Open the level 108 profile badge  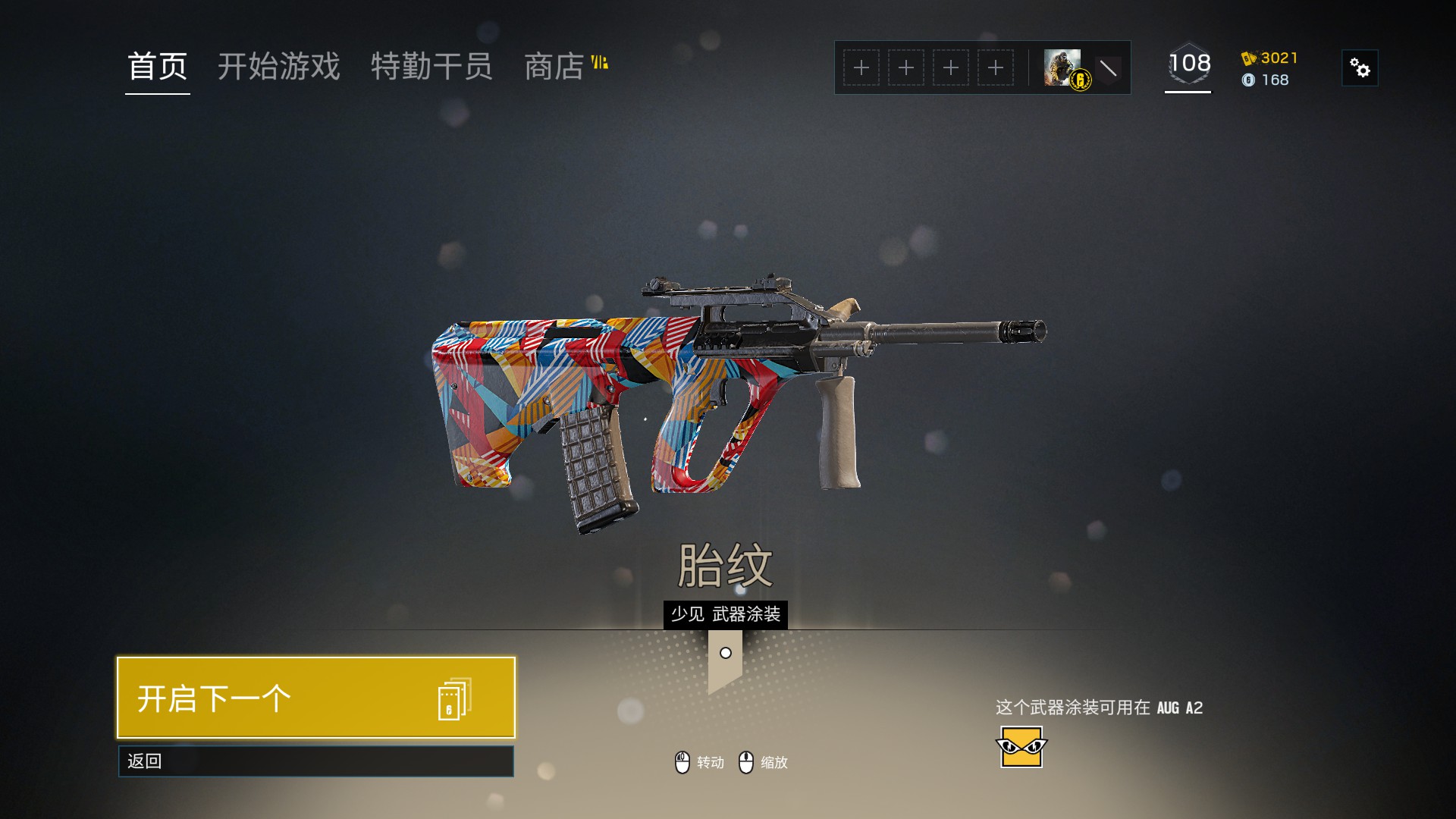(1188, 65)
